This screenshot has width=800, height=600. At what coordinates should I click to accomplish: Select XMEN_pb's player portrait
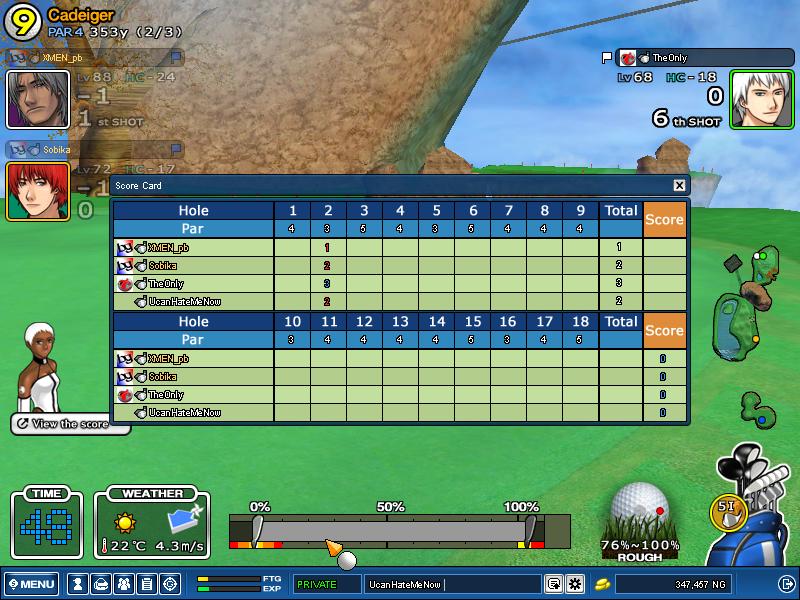click(x=38, y=99)
